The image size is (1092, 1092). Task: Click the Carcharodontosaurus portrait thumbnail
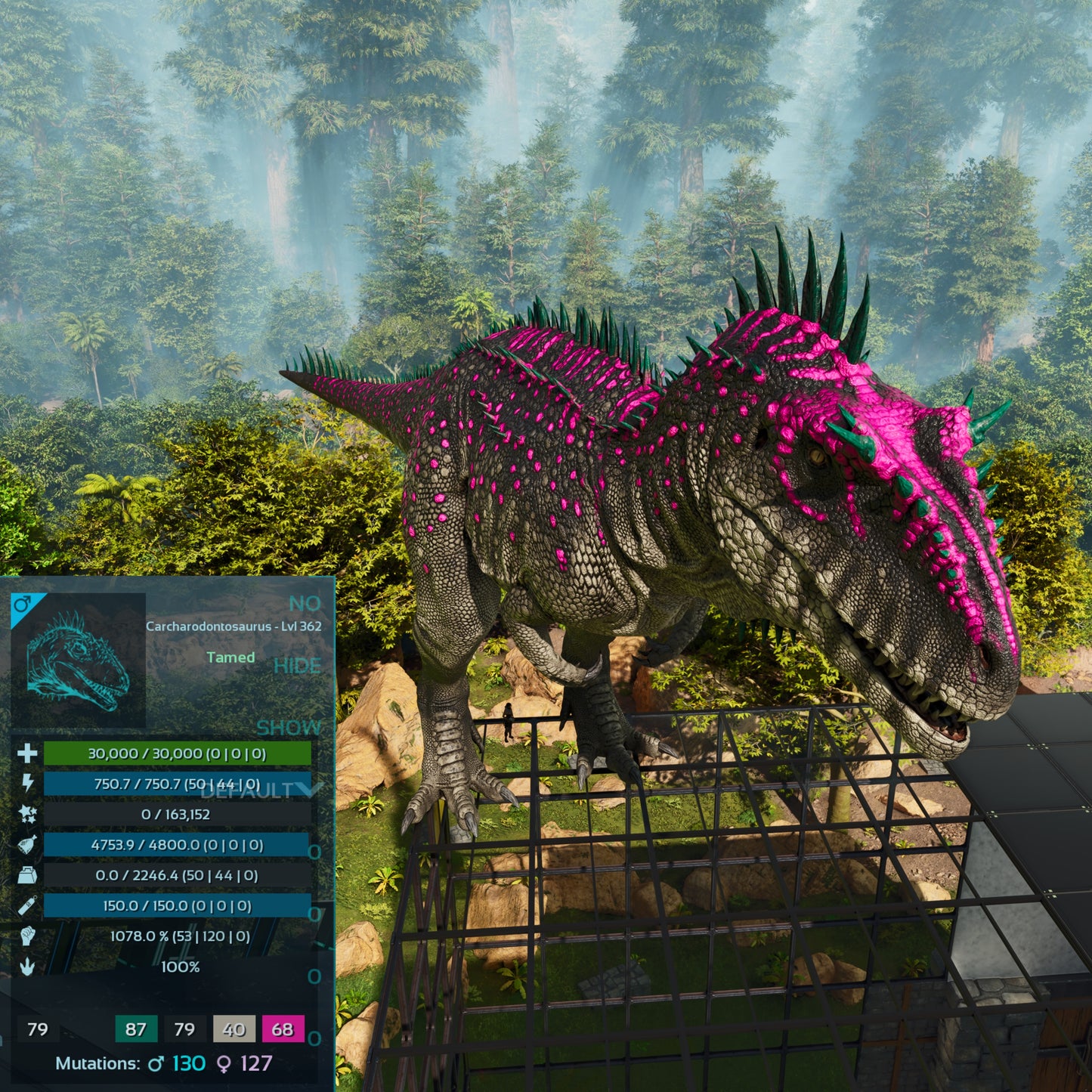[79, 660]
